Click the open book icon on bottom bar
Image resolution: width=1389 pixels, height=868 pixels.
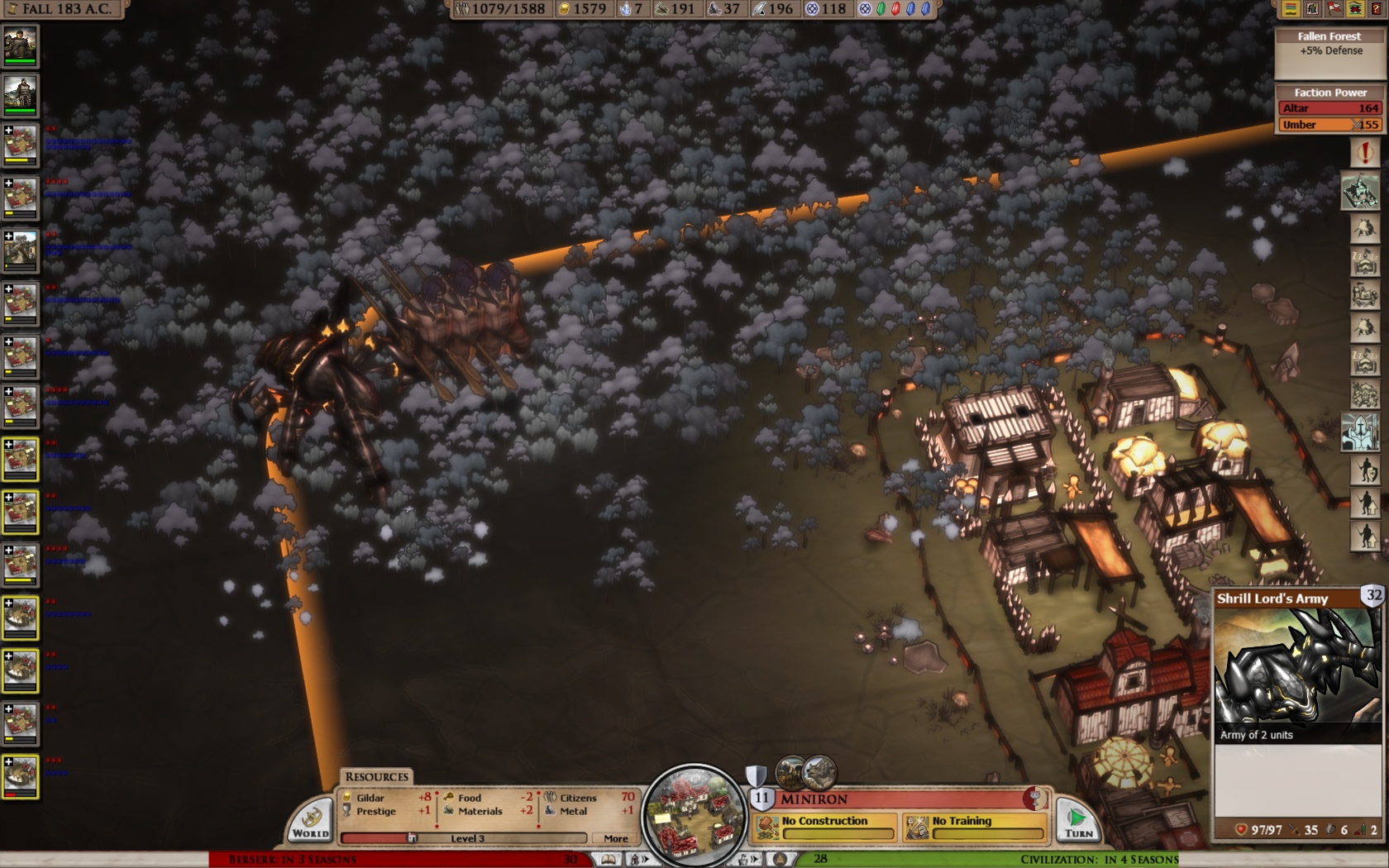click(609, 860)
